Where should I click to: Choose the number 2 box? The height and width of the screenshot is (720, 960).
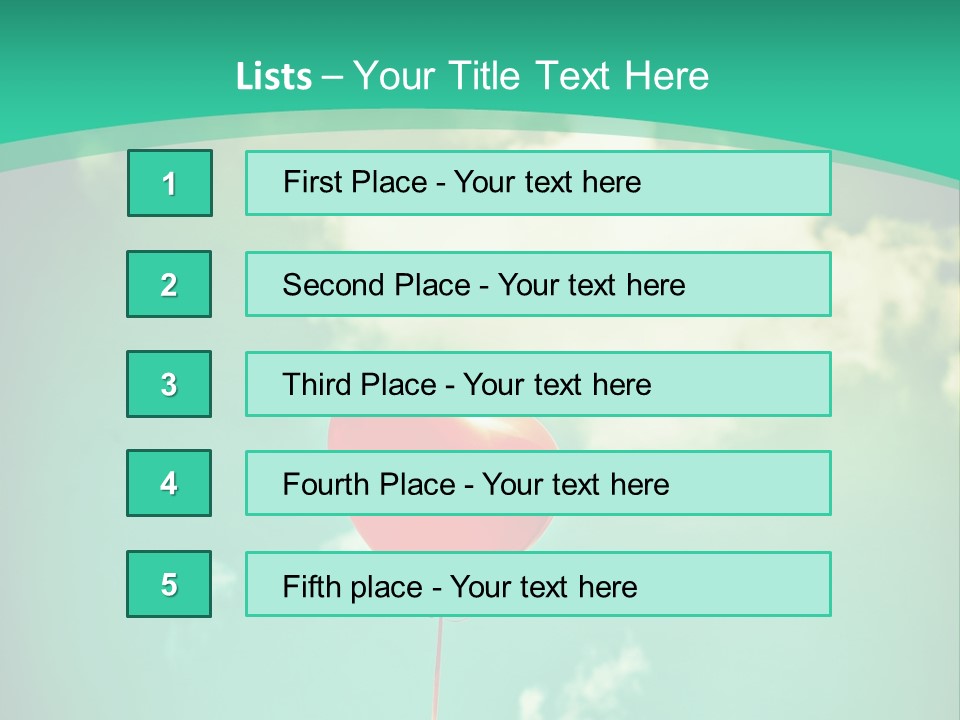(169, 284)
